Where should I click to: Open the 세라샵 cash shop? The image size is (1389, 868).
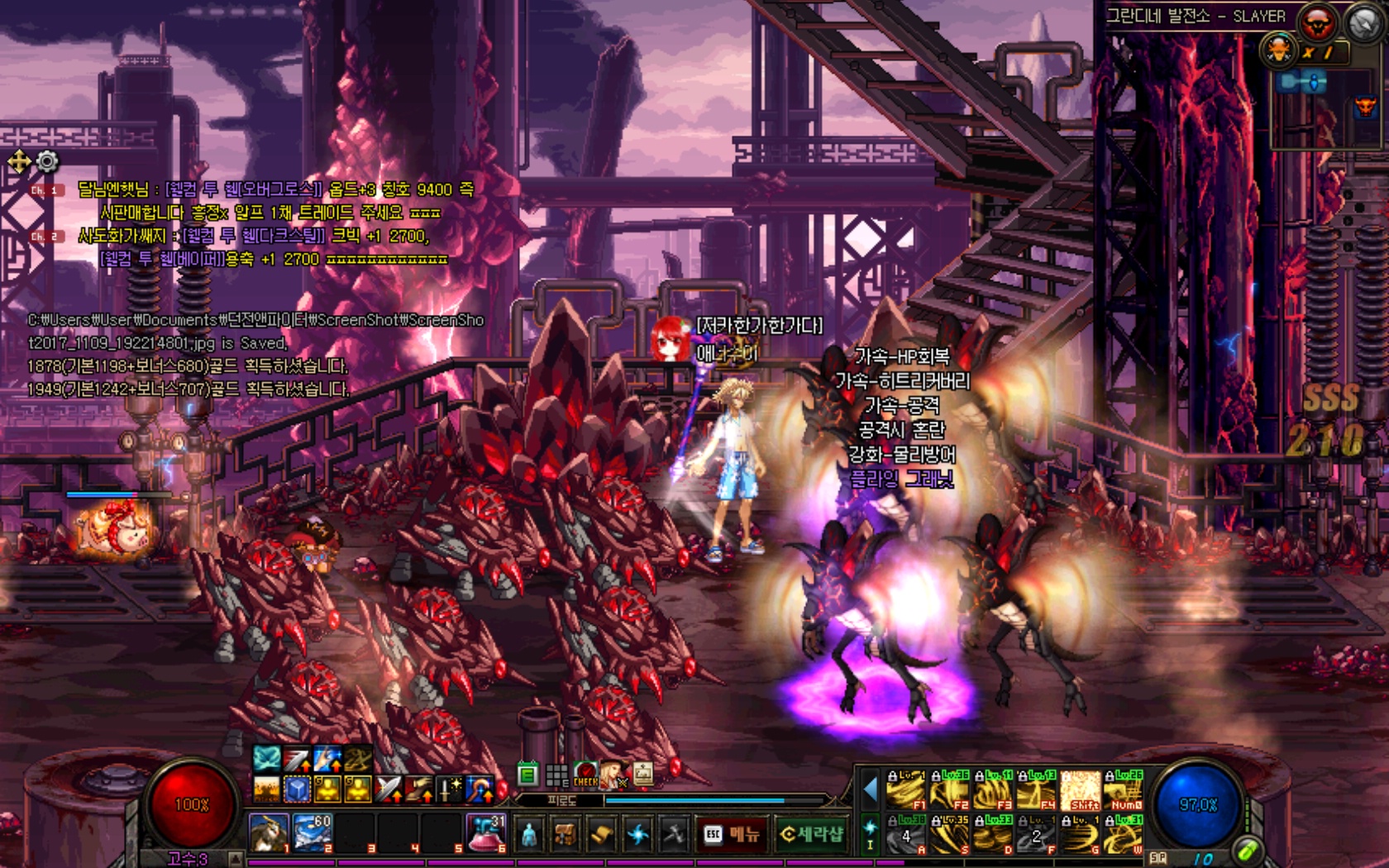(x=811, y=835)
